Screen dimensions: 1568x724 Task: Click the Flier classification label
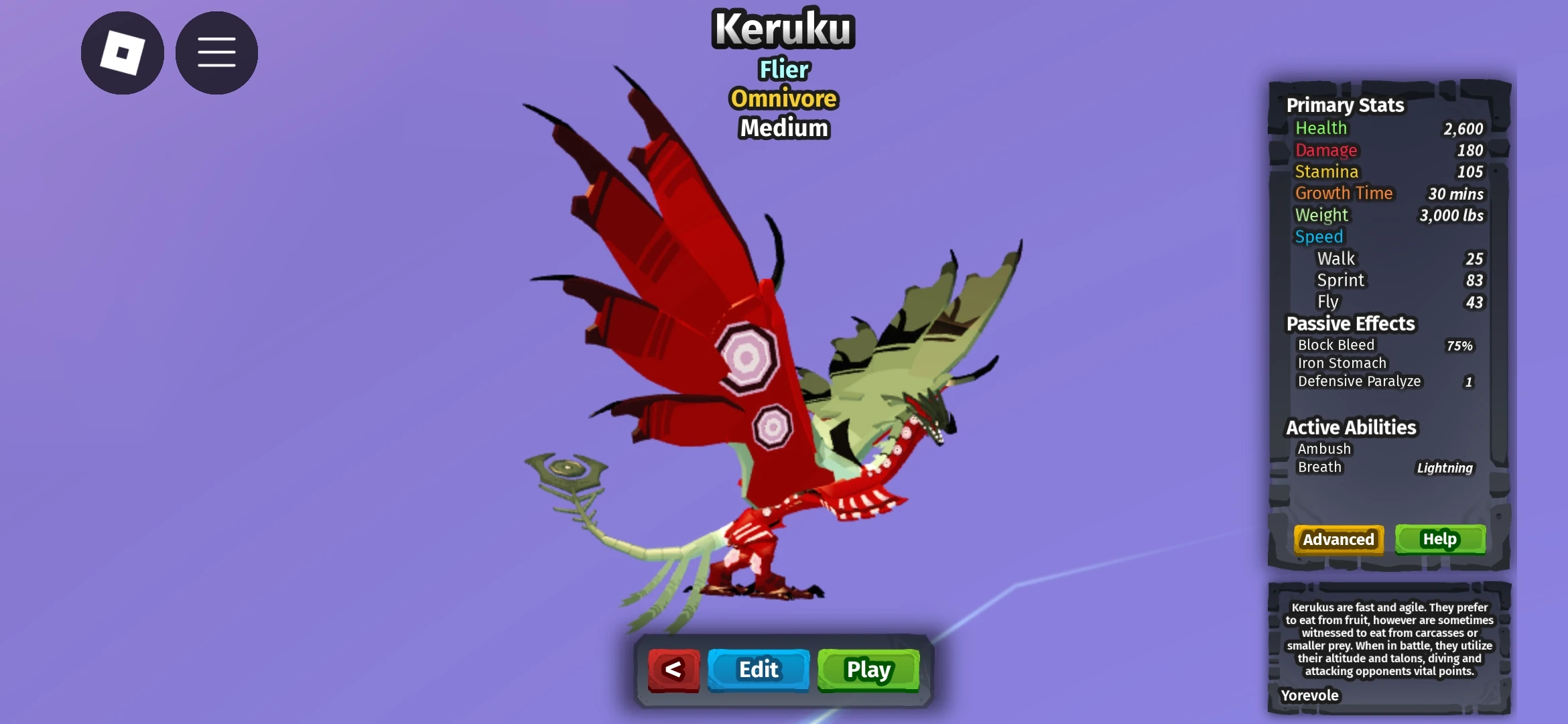coord(783,70)
